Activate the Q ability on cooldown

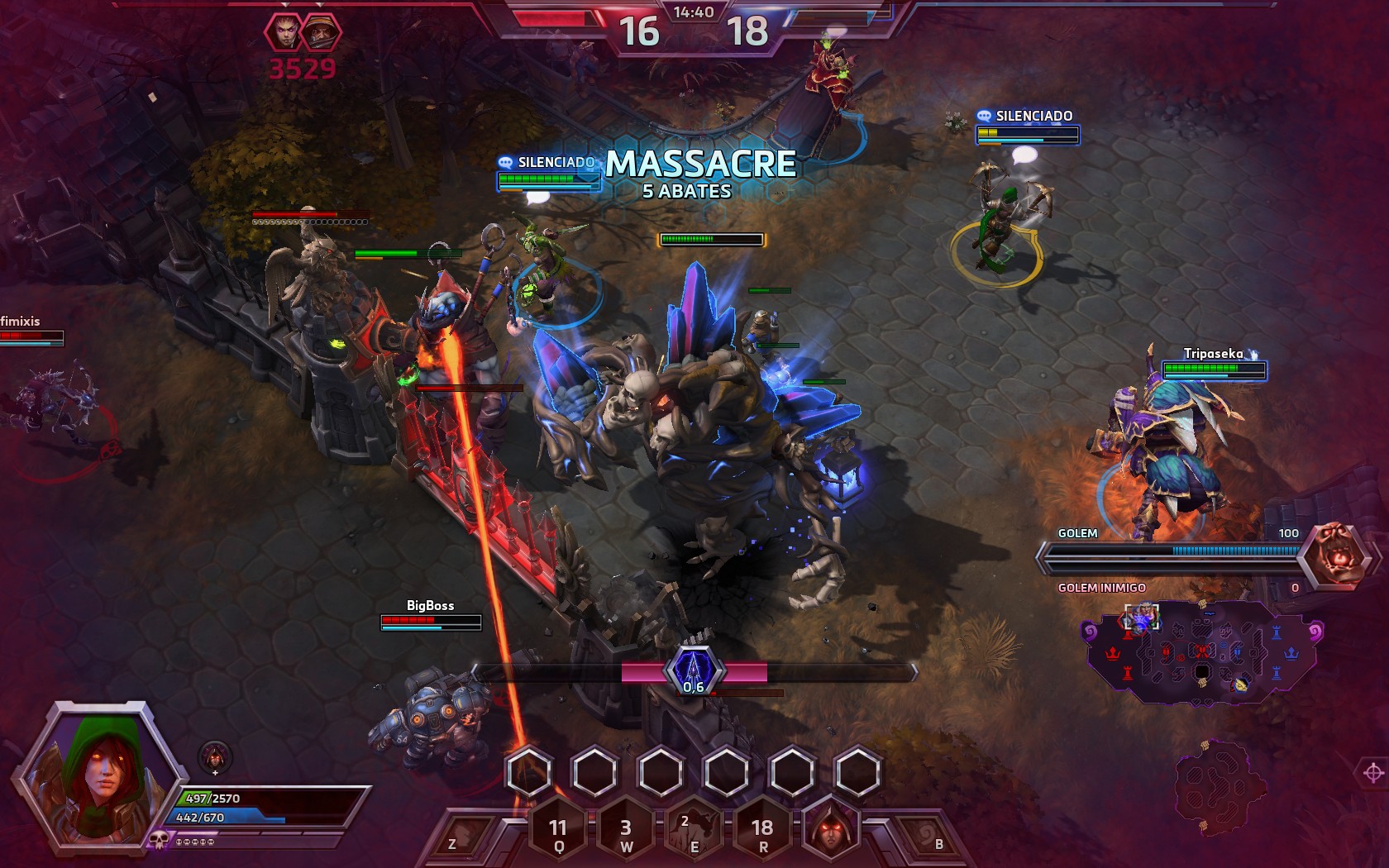click(x=559, y=831)
